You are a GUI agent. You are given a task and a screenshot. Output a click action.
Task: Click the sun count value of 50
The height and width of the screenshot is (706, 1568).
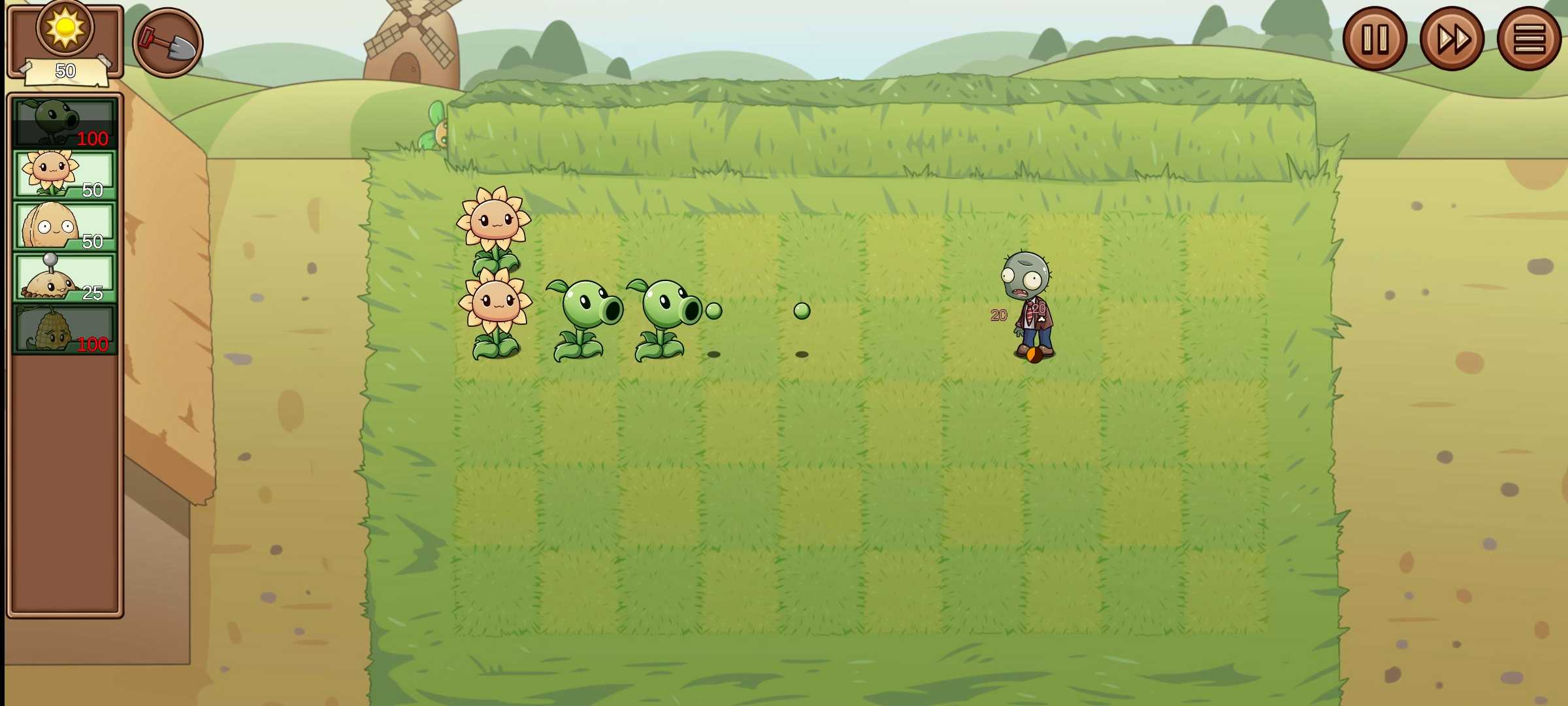click(65, 70)
